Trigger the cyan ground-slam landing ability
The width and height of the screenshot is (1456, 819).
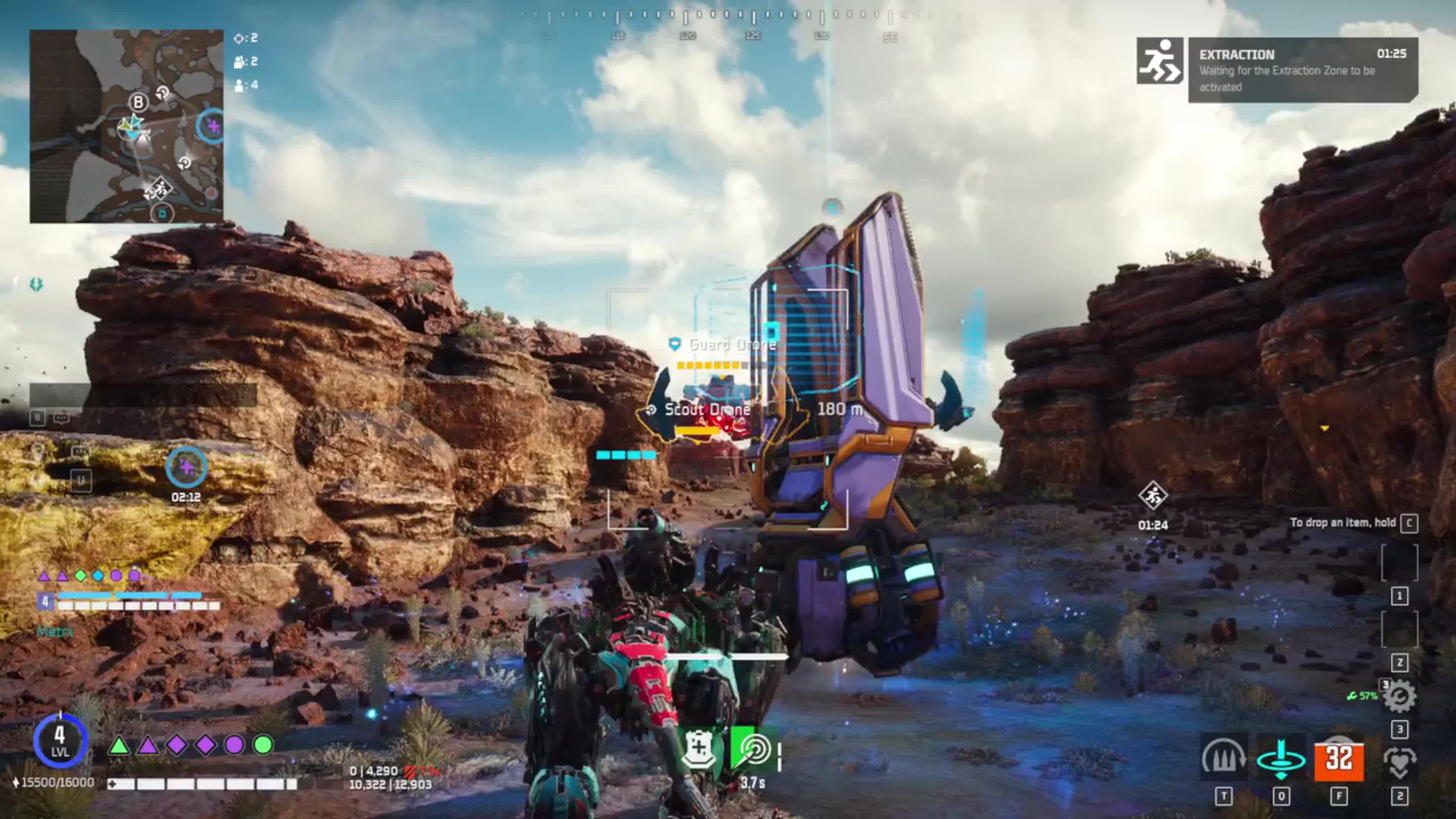coord(1281,758)
